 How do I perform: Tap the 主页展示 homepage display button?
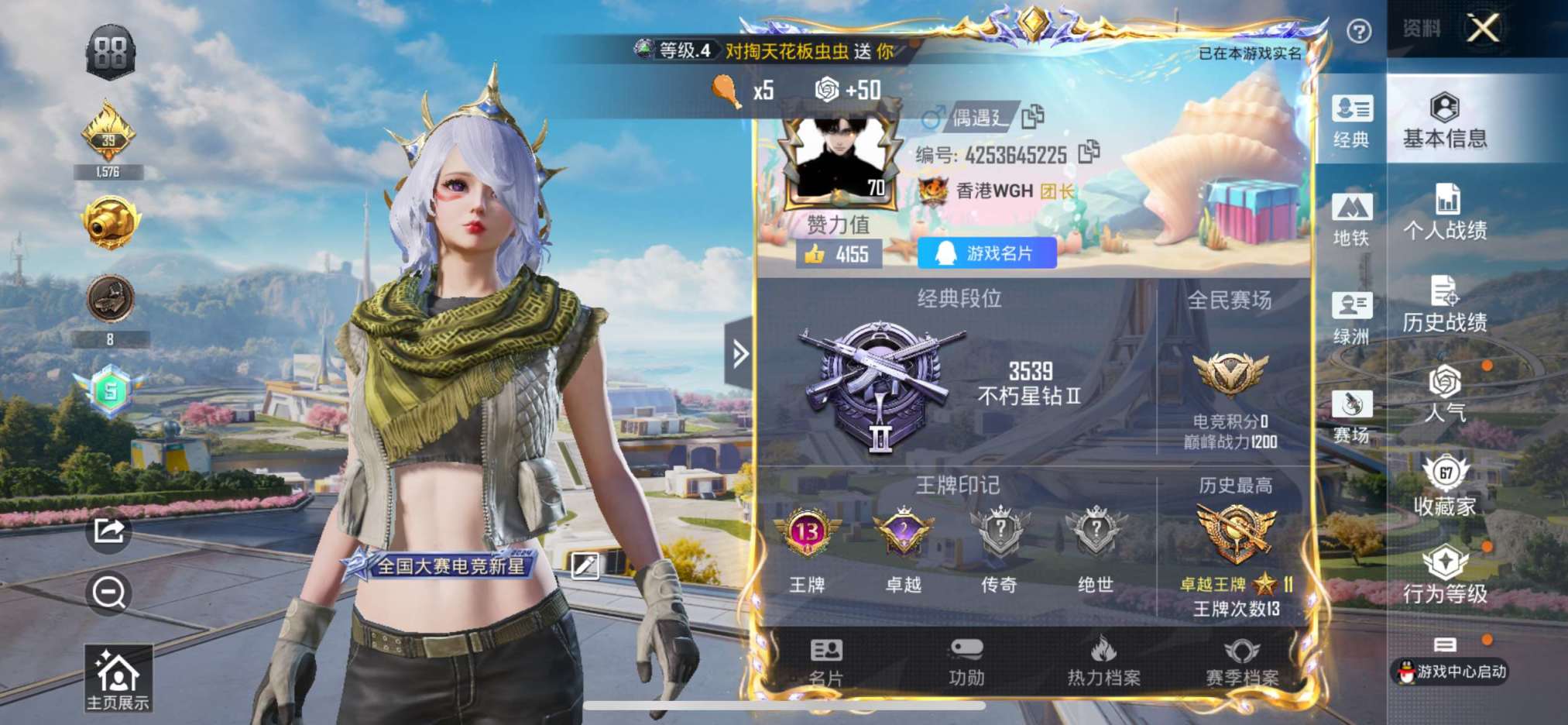pyautogui.click(x=118, y=679)
